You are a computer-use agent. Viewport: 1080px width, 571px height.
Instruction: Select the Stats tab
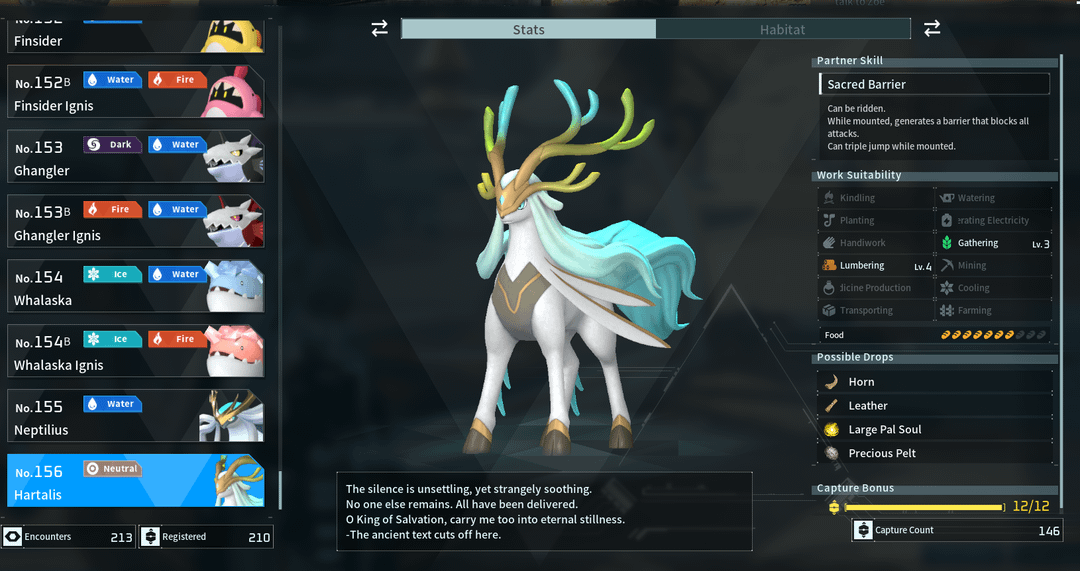point(528,29)
